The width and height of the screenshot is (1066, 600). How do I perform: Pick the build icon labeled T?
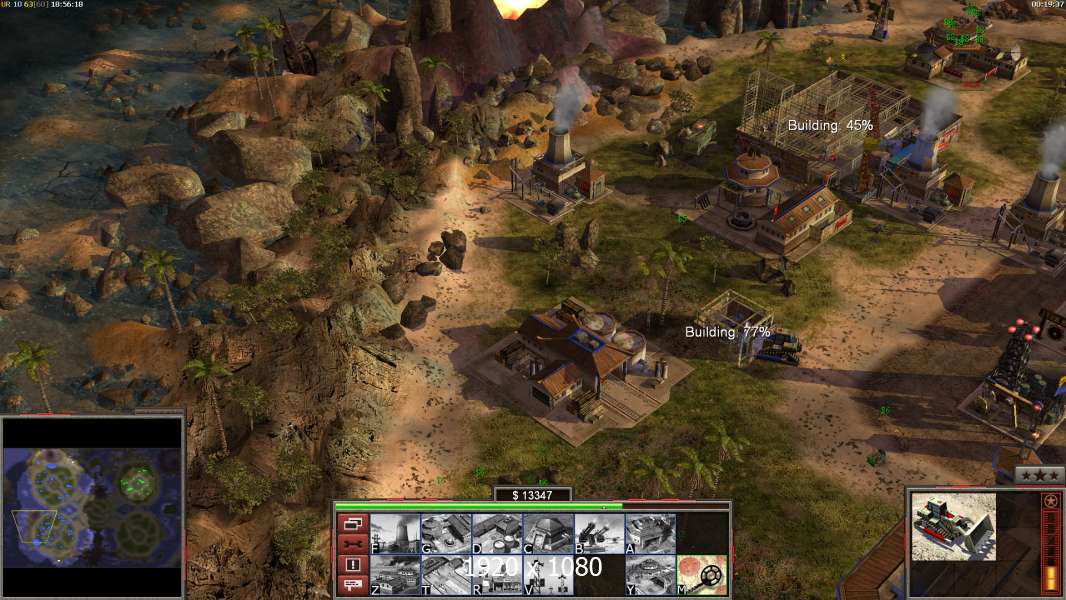pos(446,575)
